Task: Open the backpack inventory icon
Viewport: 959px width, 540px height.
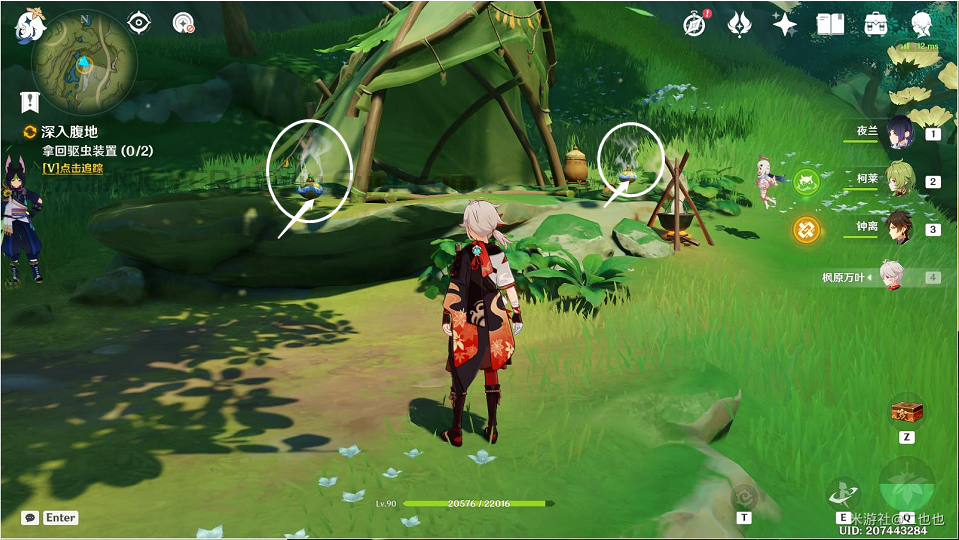Action: (x=876, y=24)
